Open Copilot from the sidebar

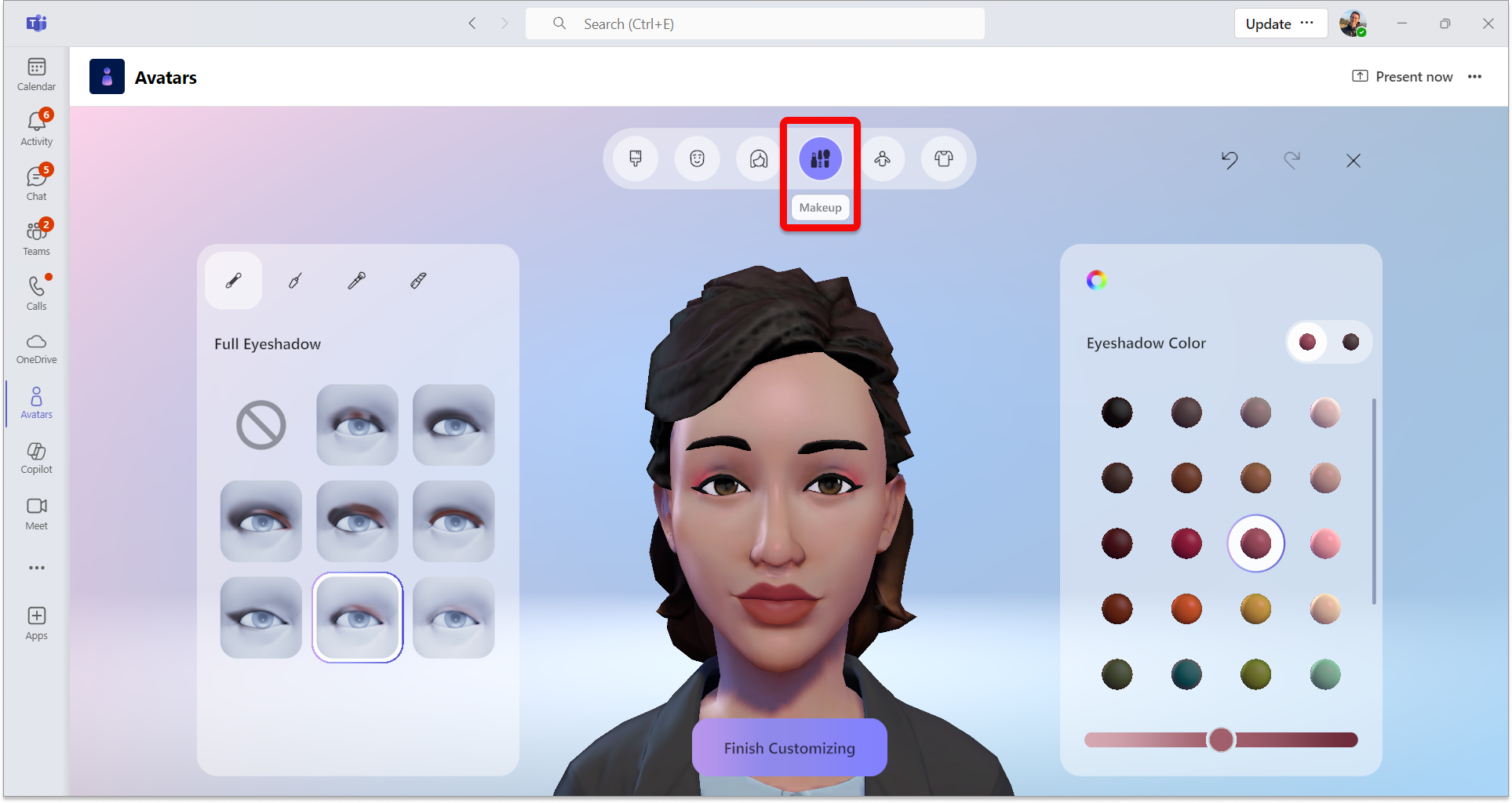(36, 457)
